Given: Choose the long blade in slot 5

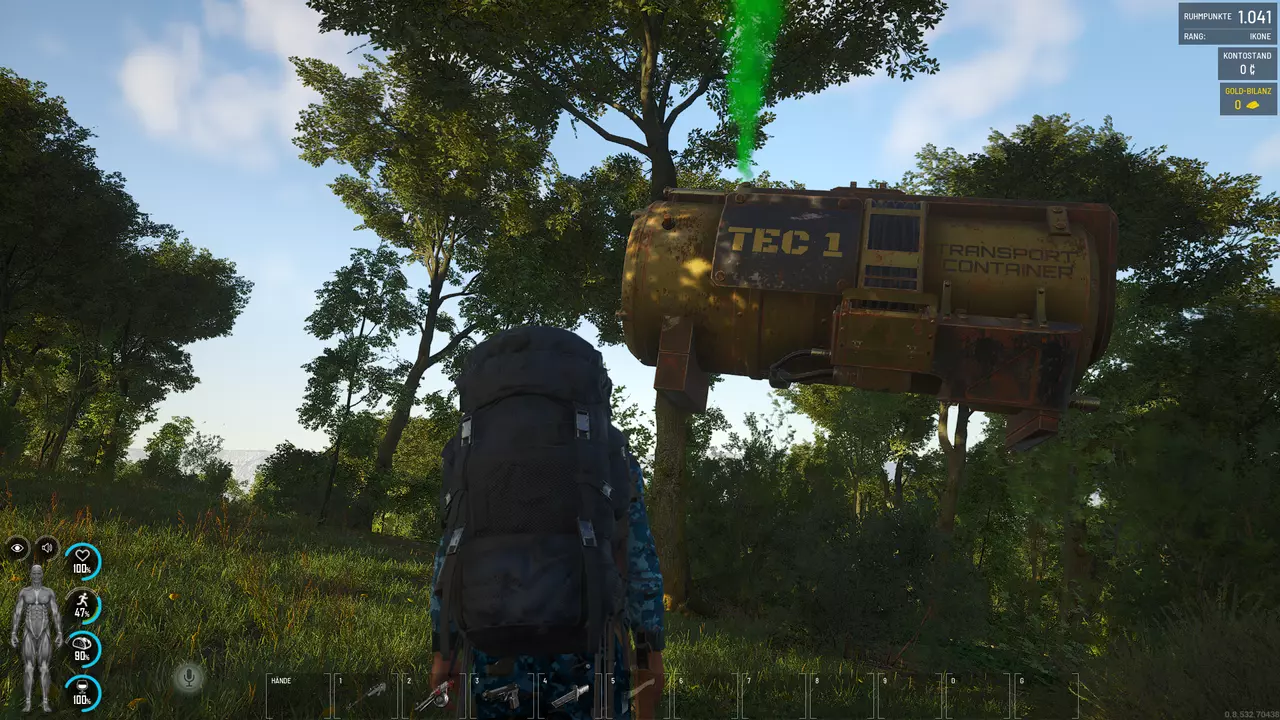Looking at the screenshot, I should (x=639, y=695).
